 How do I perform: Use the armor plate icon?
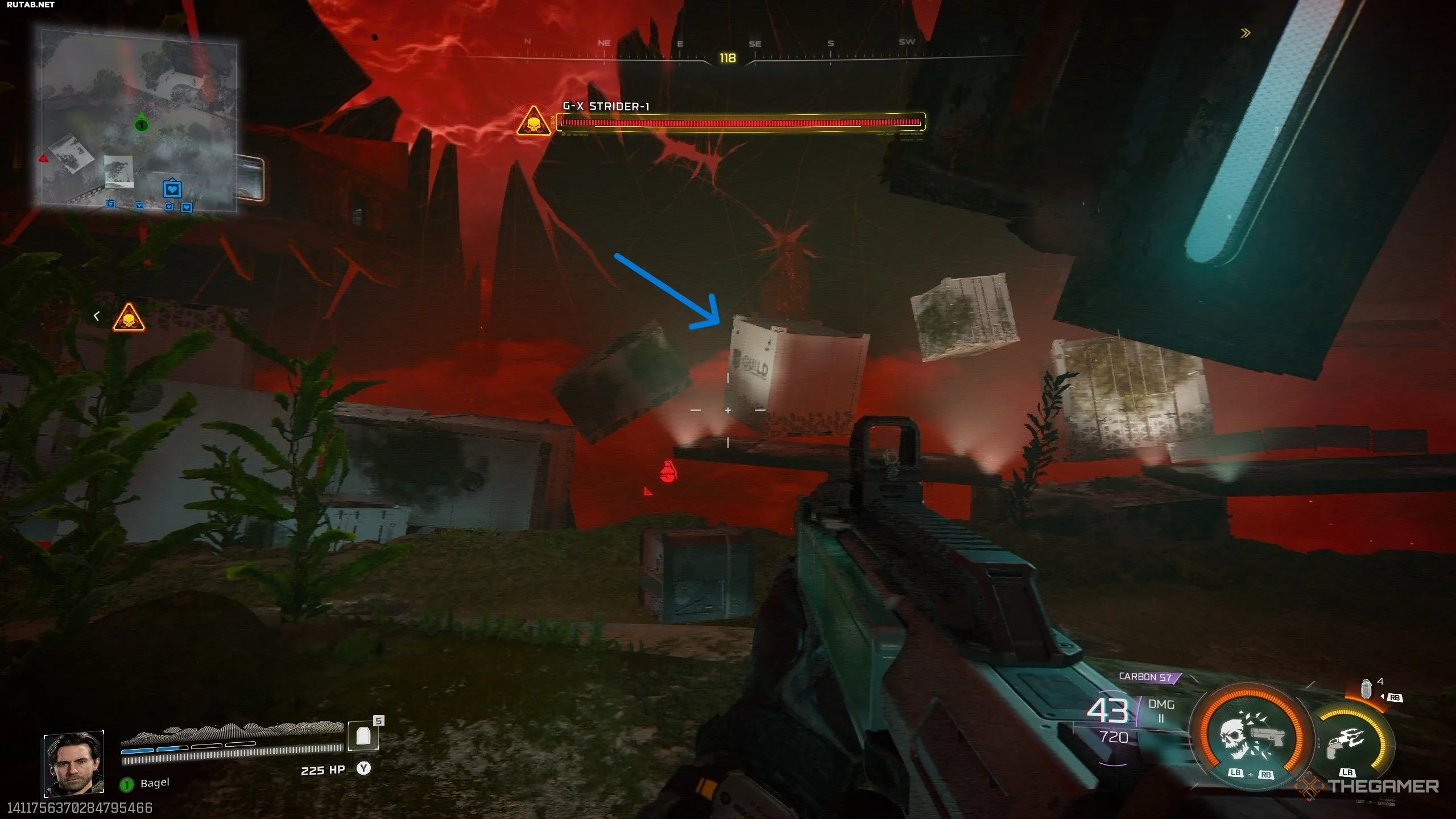tap(363, 737)
